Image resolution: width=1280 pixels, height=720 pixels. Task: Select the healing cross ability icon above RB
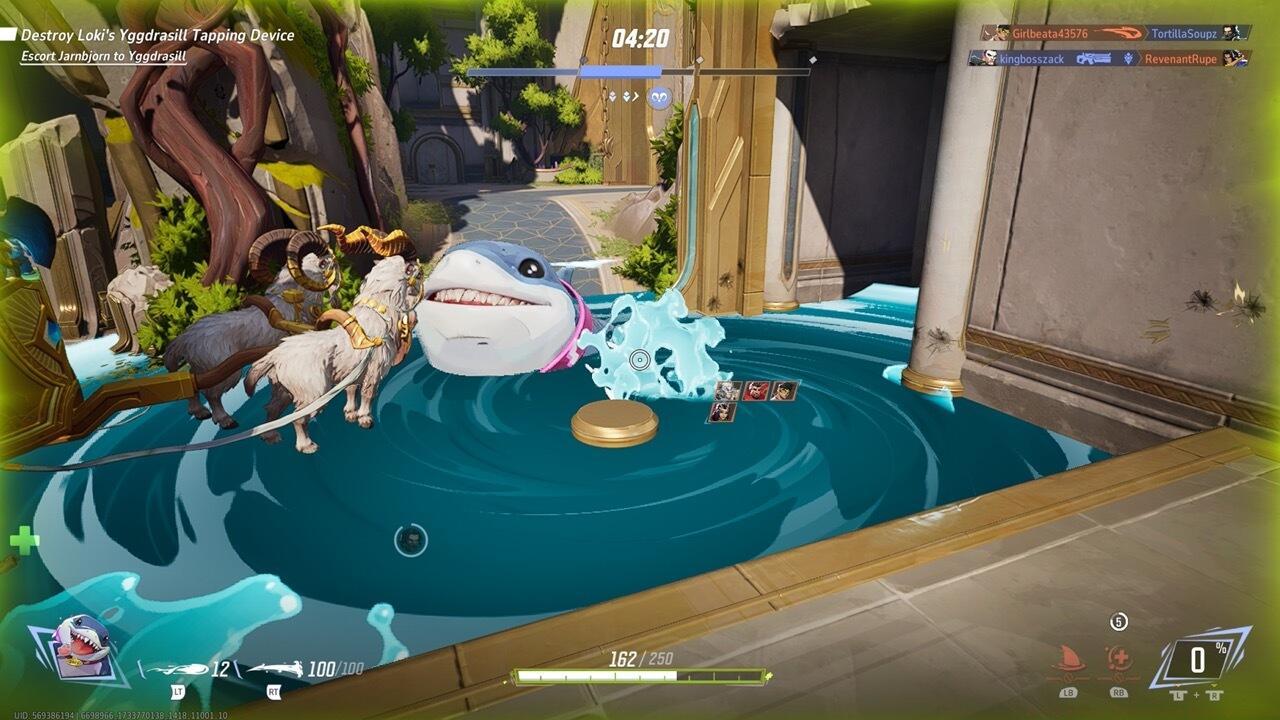click(x=1119, y=658)
